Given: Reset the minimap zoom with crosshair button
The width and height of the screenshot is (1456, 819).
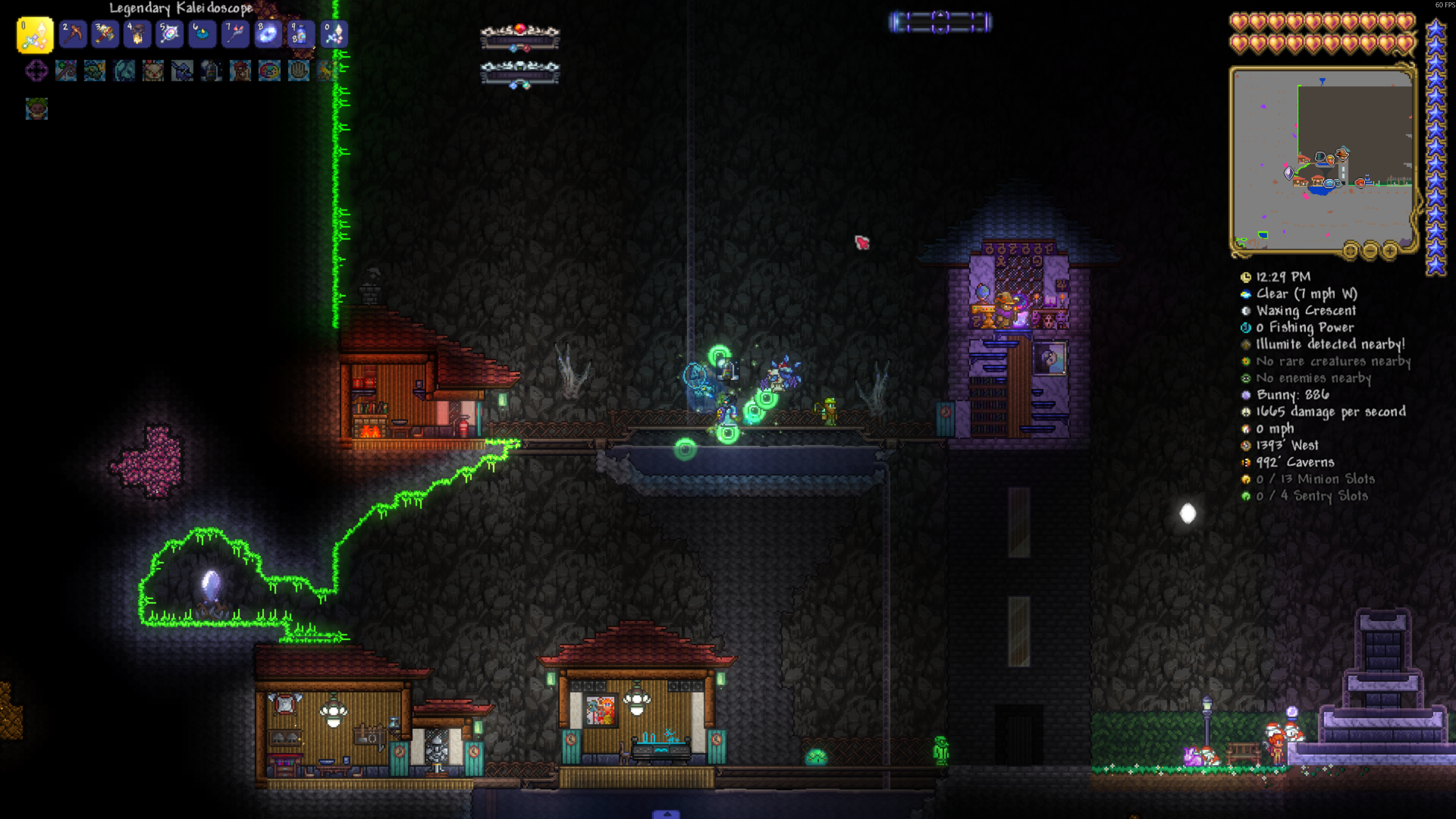Looking at the screenshot, I should 1350,250.
